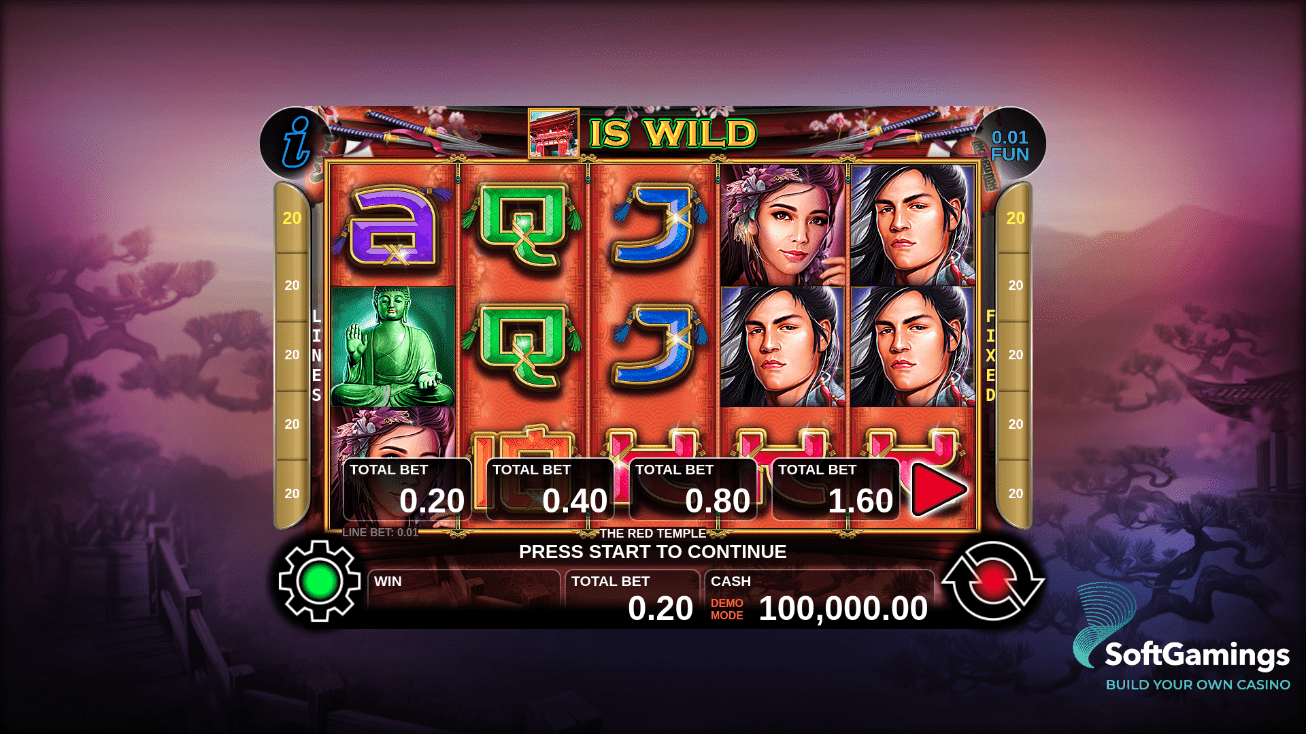This screenshot has width=1306, height=734.
Task: Open settings with the gear button
Action: [319, 581]
